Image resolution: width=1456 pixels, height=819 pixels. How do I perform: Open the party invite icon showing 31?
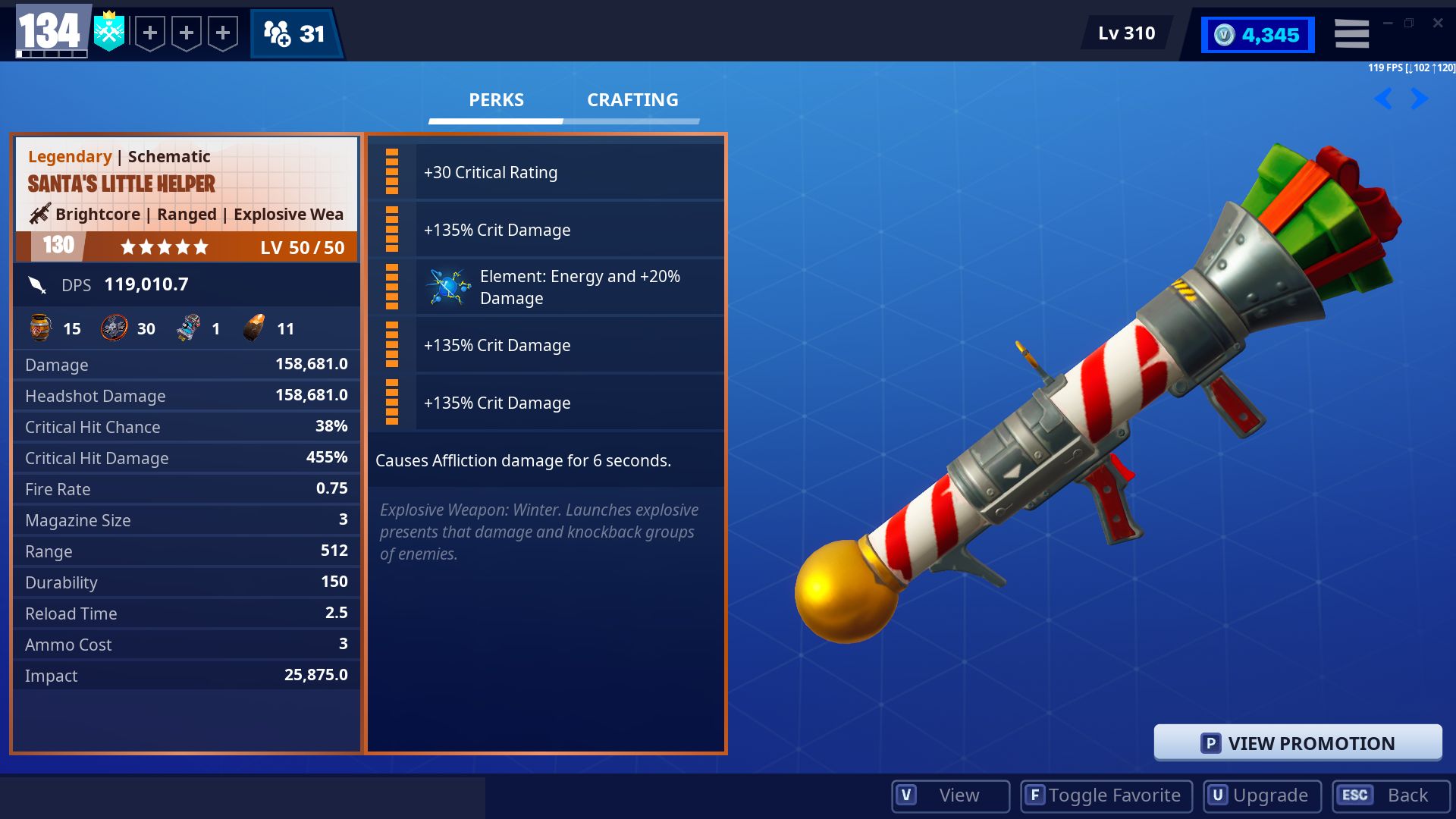tap(297, 33)
